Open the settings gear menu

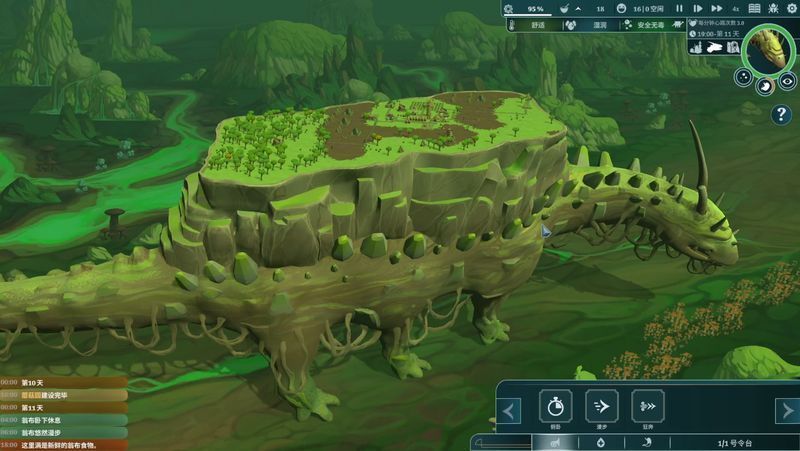tap(789, 8)
